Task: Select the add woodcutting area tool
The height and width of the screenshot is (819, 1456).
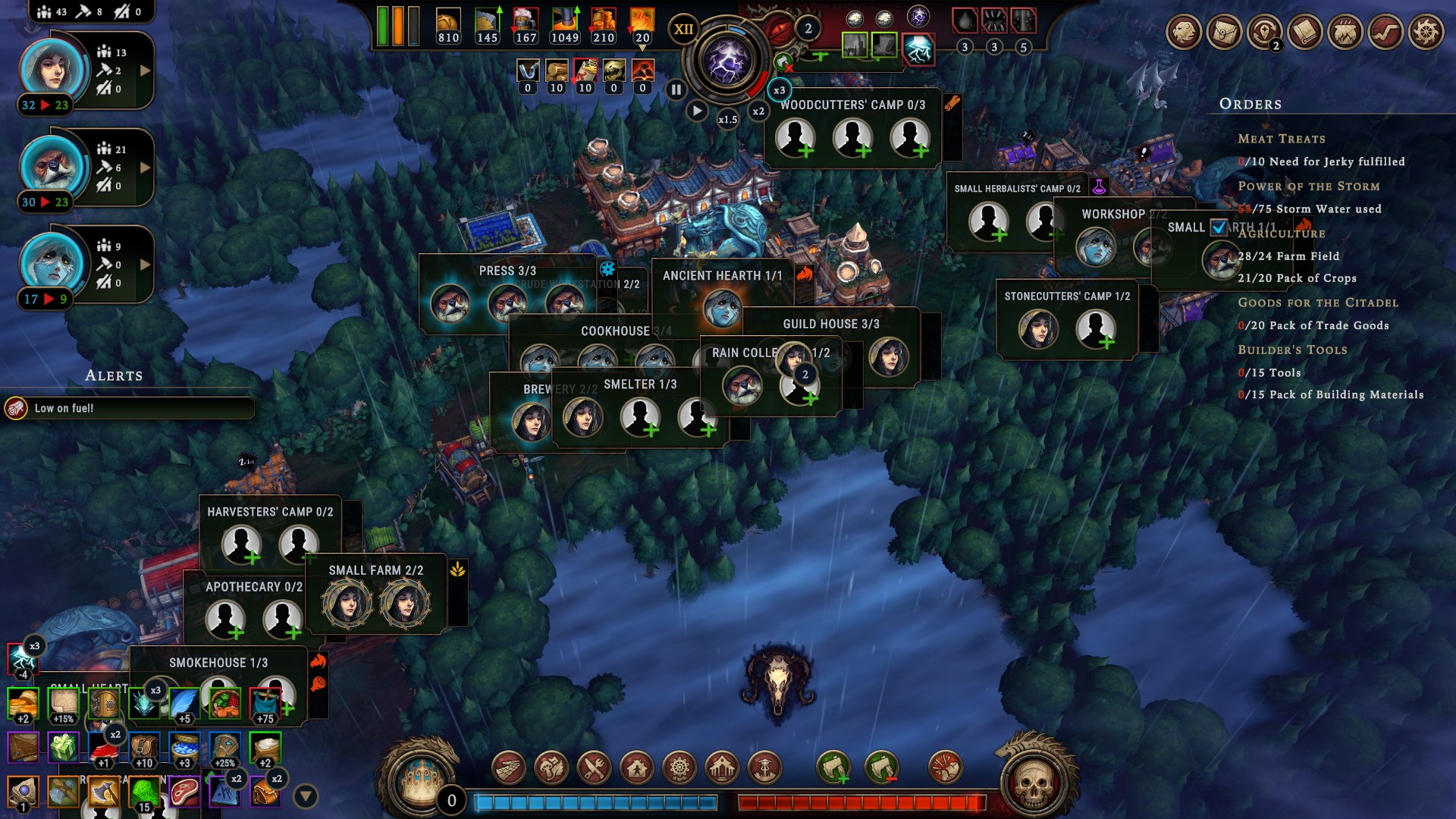Action: click(x=833, y=768)
